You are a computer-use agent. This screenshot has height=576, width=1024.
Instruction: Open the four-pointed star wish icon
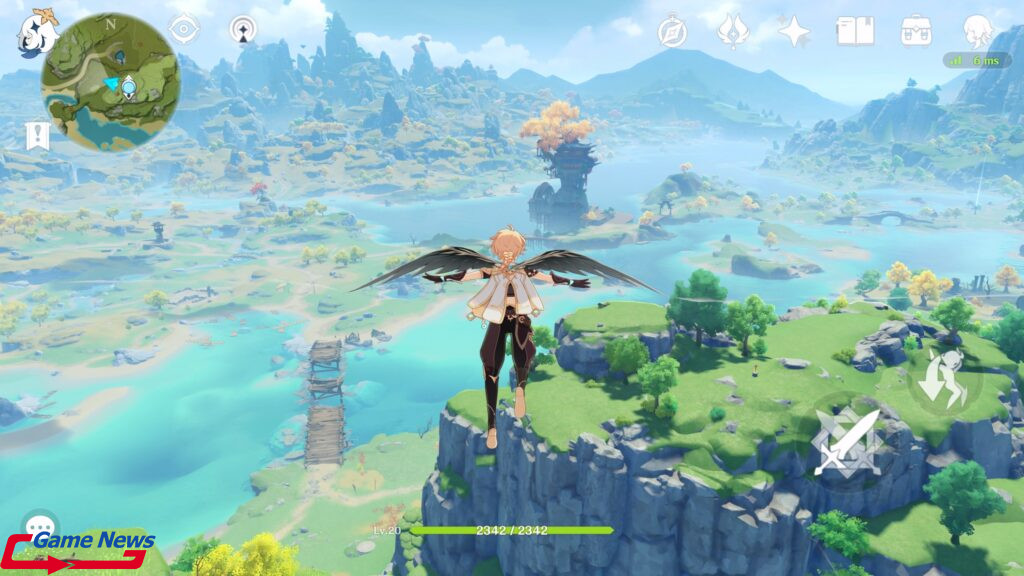tap(794, 31)
